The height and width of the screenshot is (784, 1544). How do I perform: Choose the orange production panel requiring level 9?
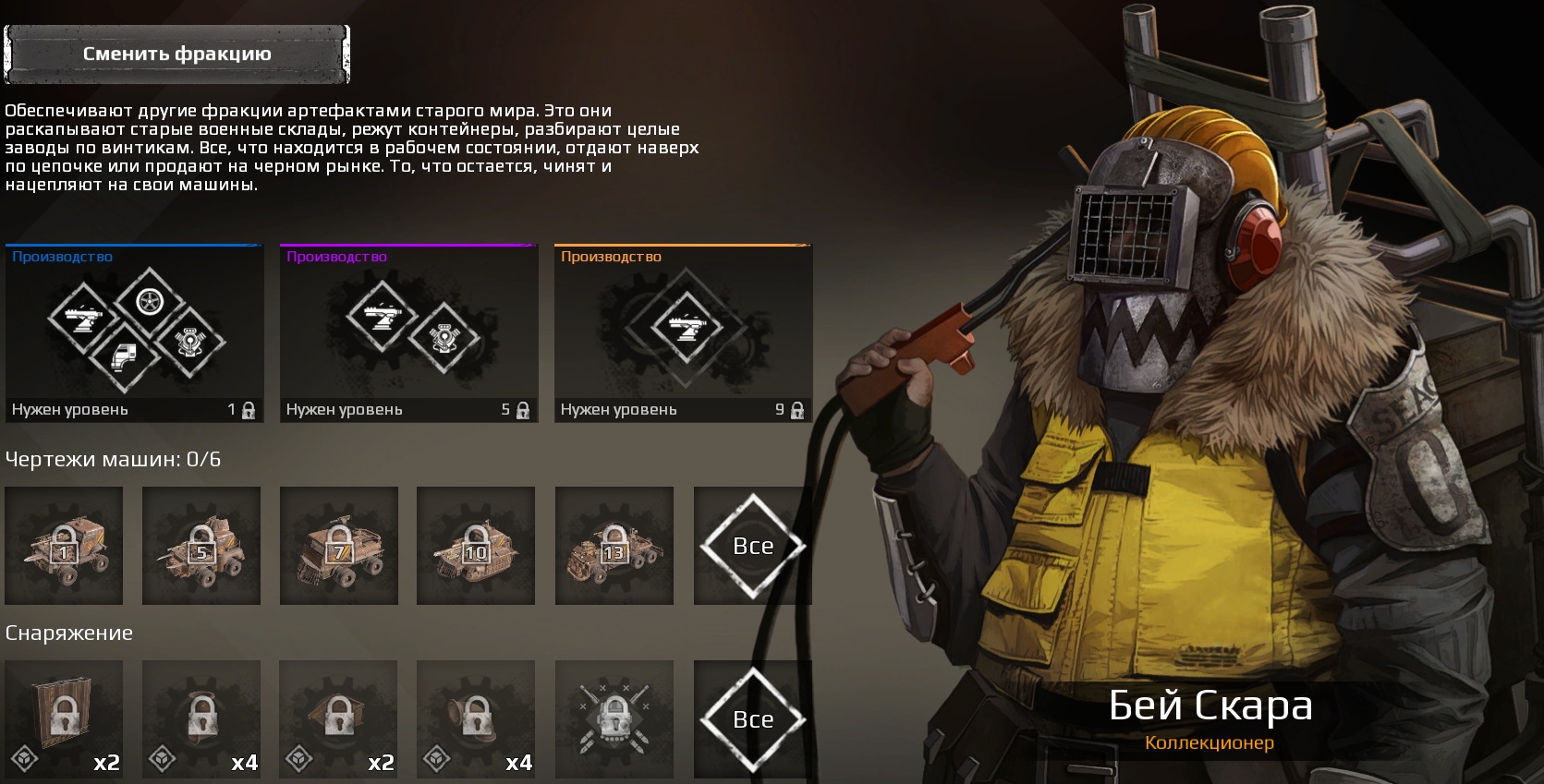click(x=683, y=333)
